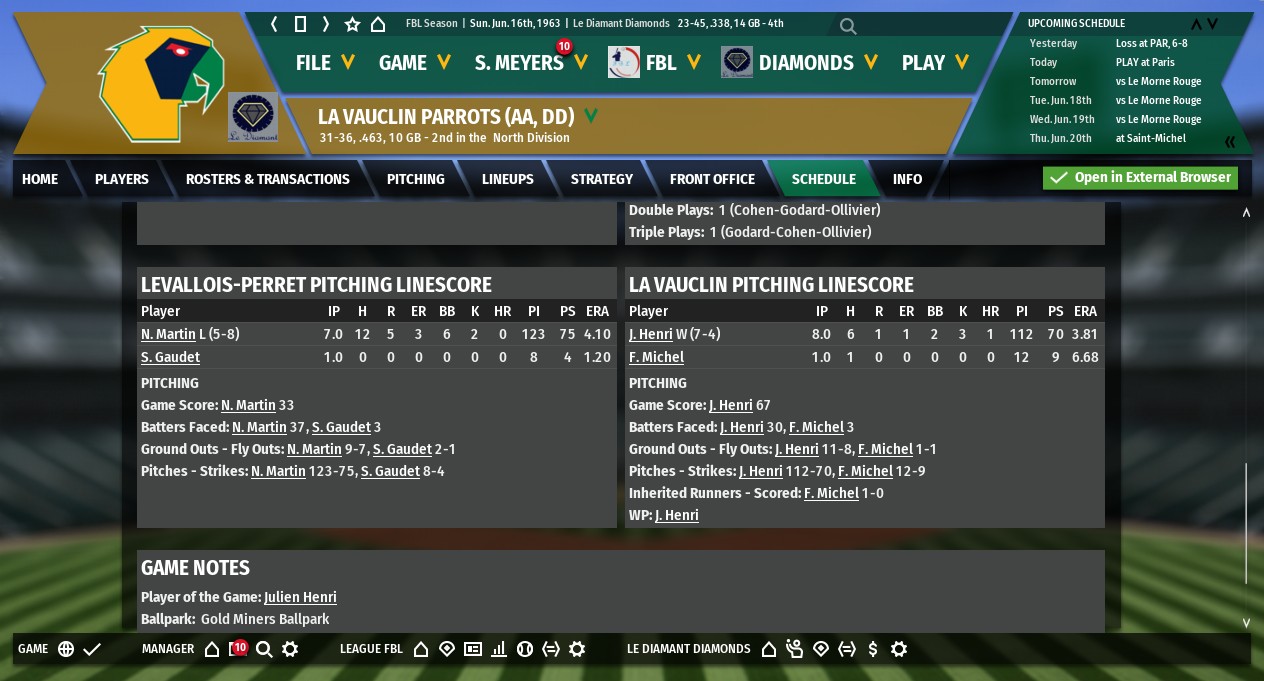Show the INFO tab

pos(907,179)
